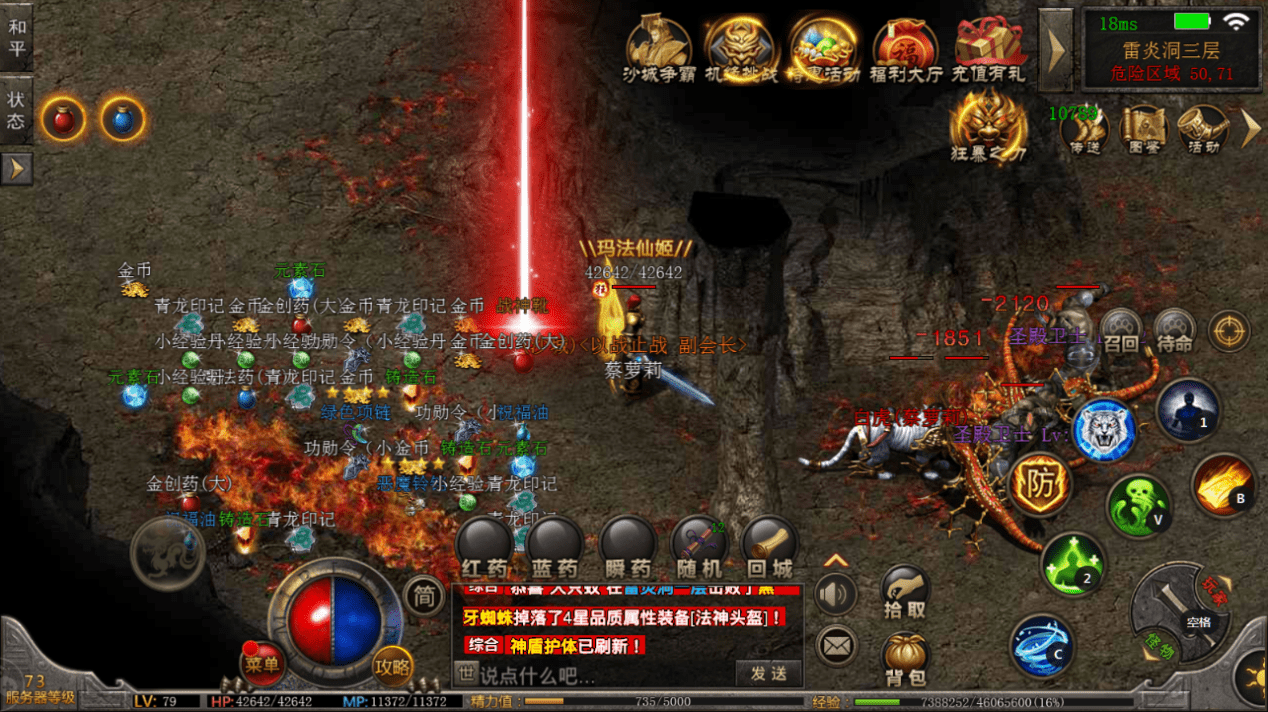Image resolution: width=1268 pixels, height=712 pixels.
Task: Open the 背包 backpack
Action: tap(905, 658)
